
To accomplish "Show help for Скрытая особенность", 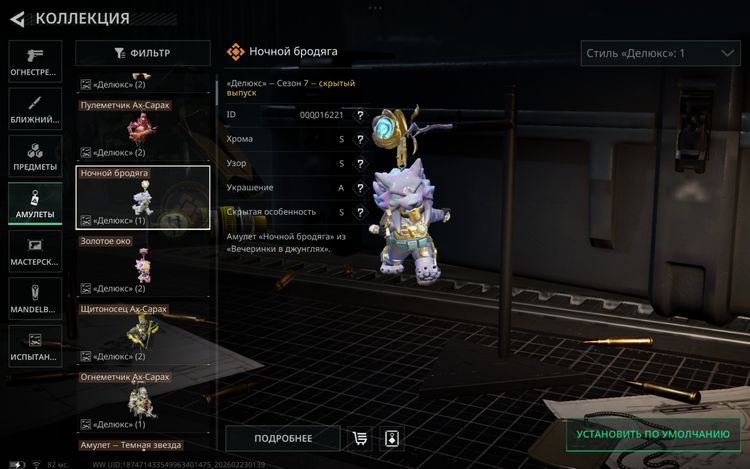I will [x=359, y=212].
